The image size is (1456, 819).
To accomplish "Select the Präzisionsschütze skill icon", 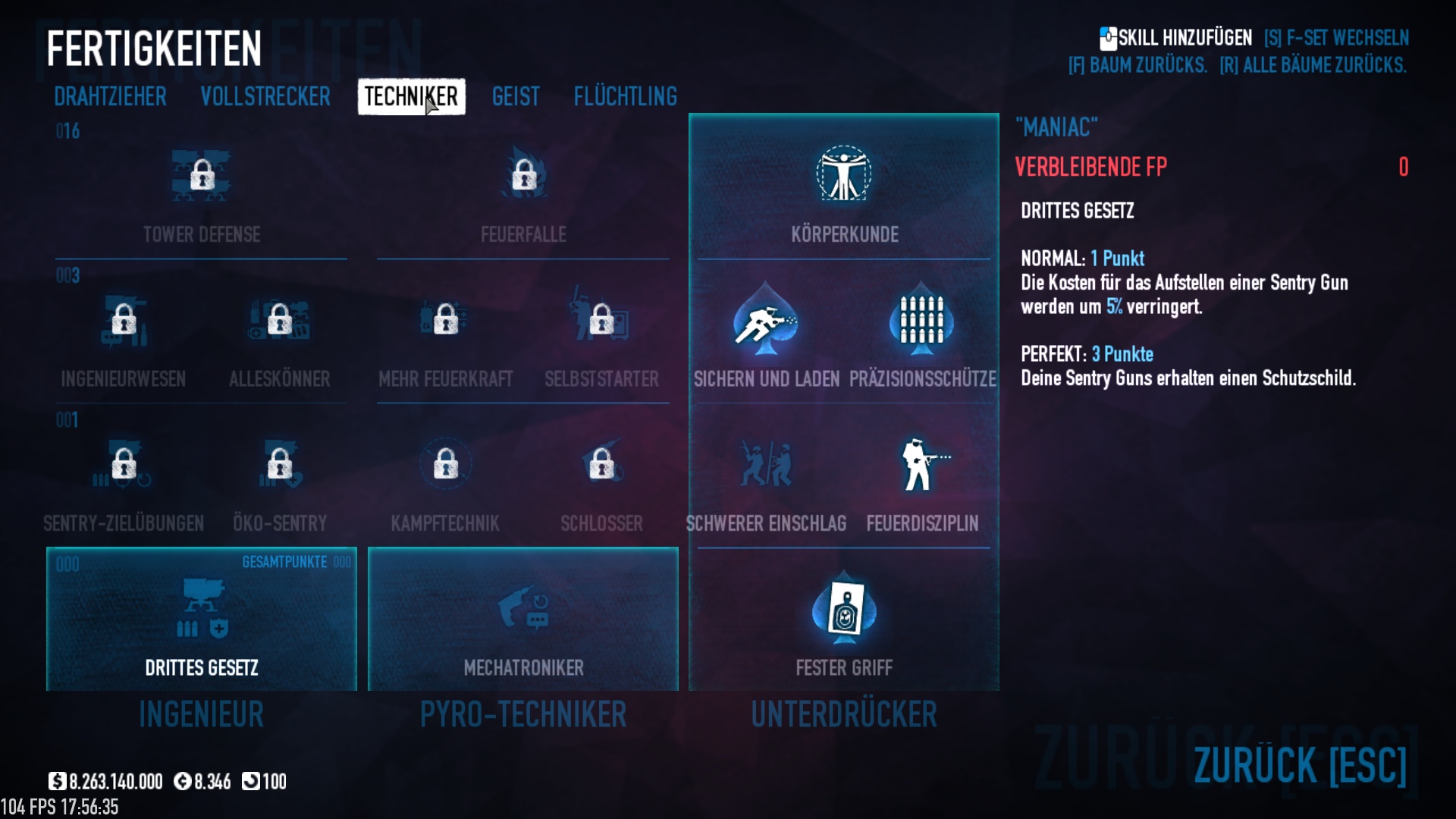I will [922, 322].
